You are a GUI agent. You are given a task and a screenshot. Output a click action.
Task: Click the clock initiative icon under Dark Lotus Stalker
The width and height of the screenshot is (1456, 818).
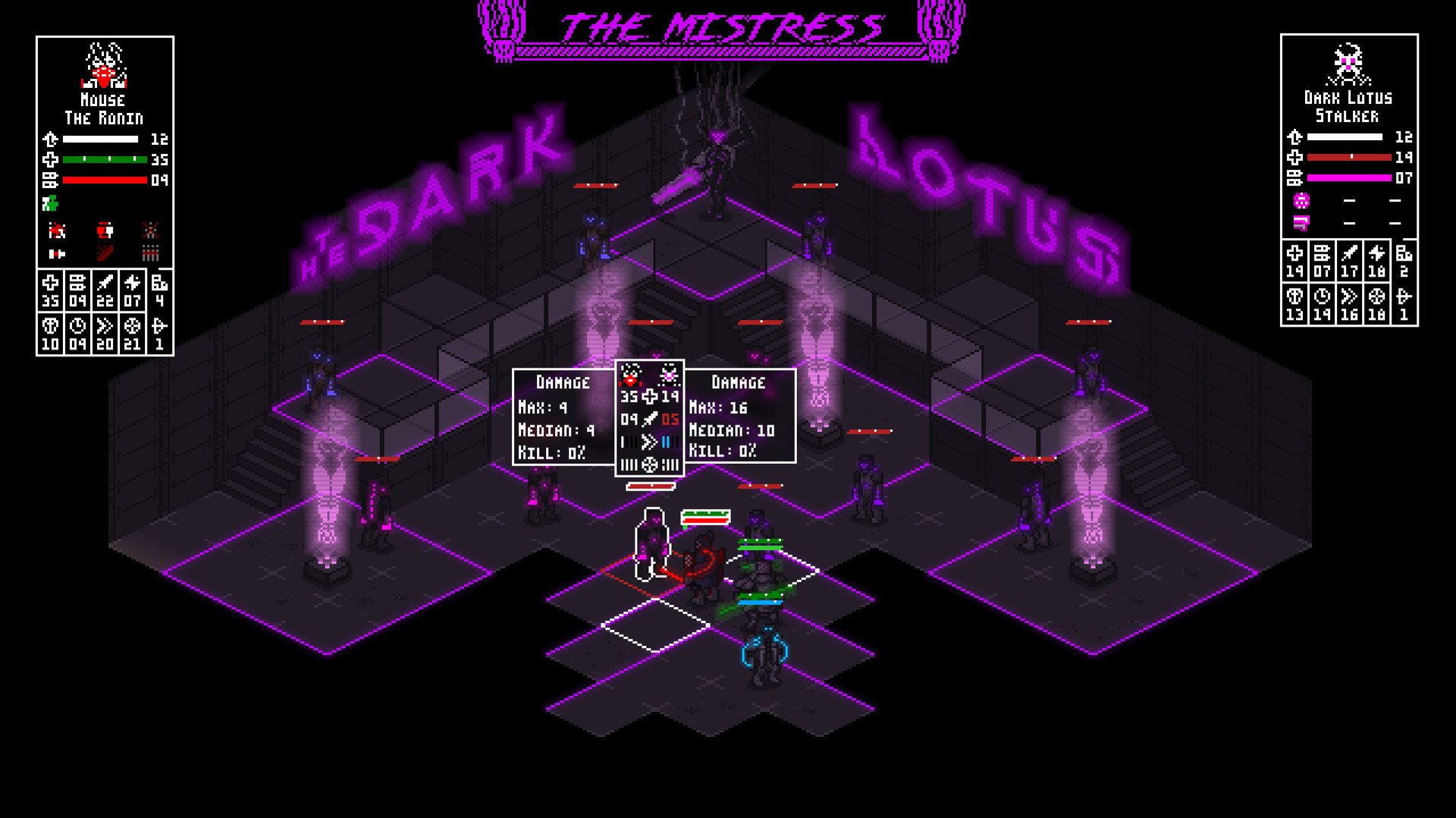(1322, 296)
